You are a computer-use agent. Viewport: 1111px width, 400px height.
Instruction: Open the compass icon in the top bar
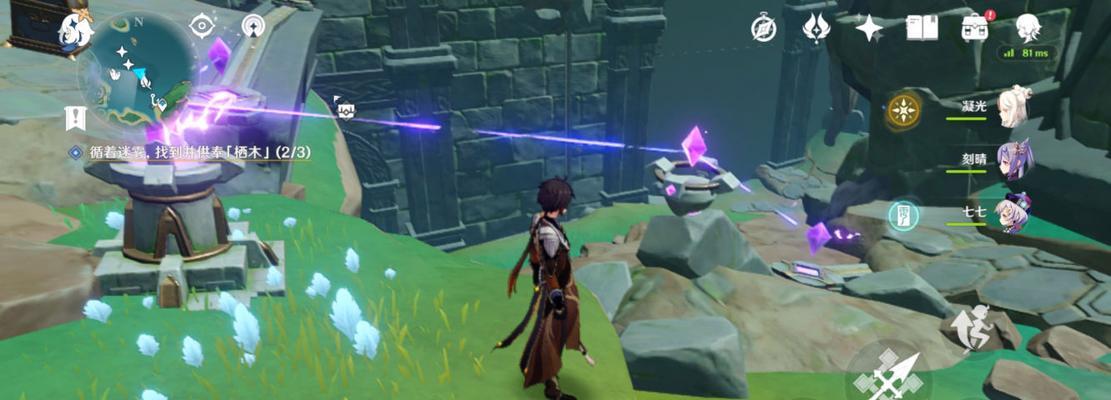click(x=764, y=28)
